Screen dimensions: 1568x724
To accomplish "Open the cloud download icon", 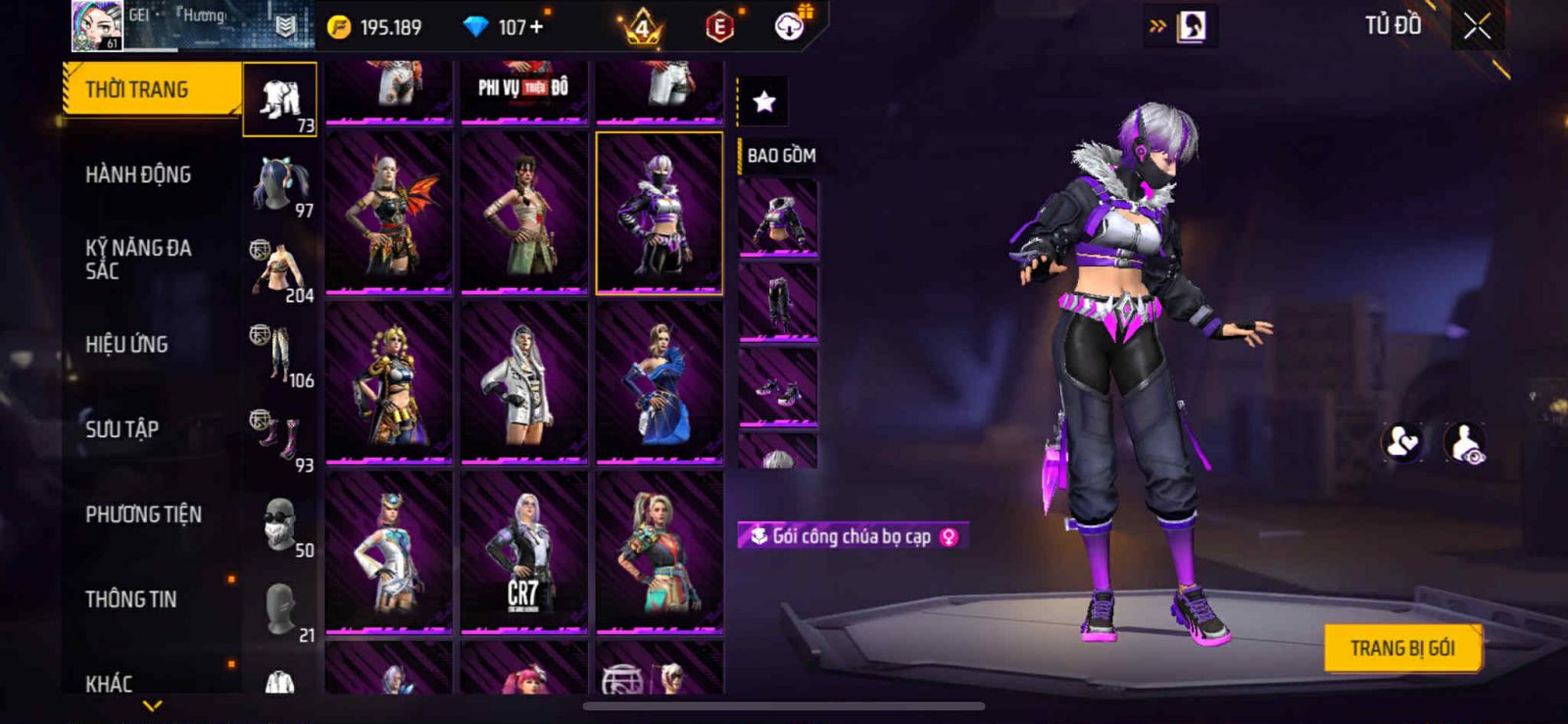I will 789,27.
